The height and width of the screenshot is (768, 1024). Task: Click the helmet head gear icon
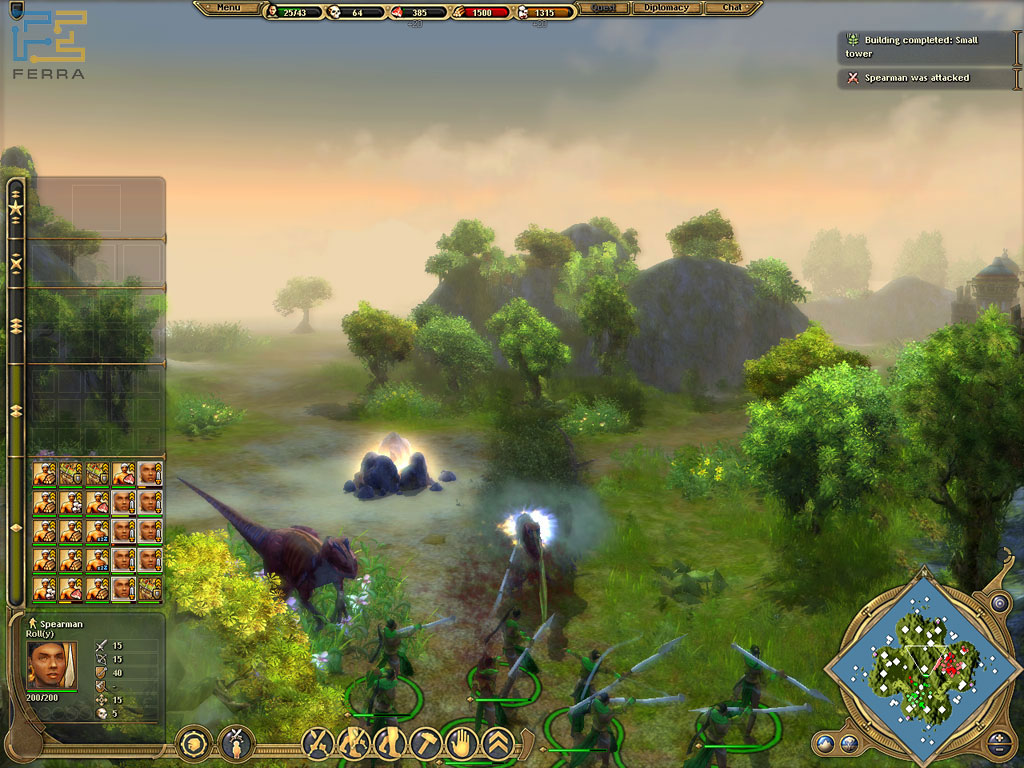[x=193, y=743]
